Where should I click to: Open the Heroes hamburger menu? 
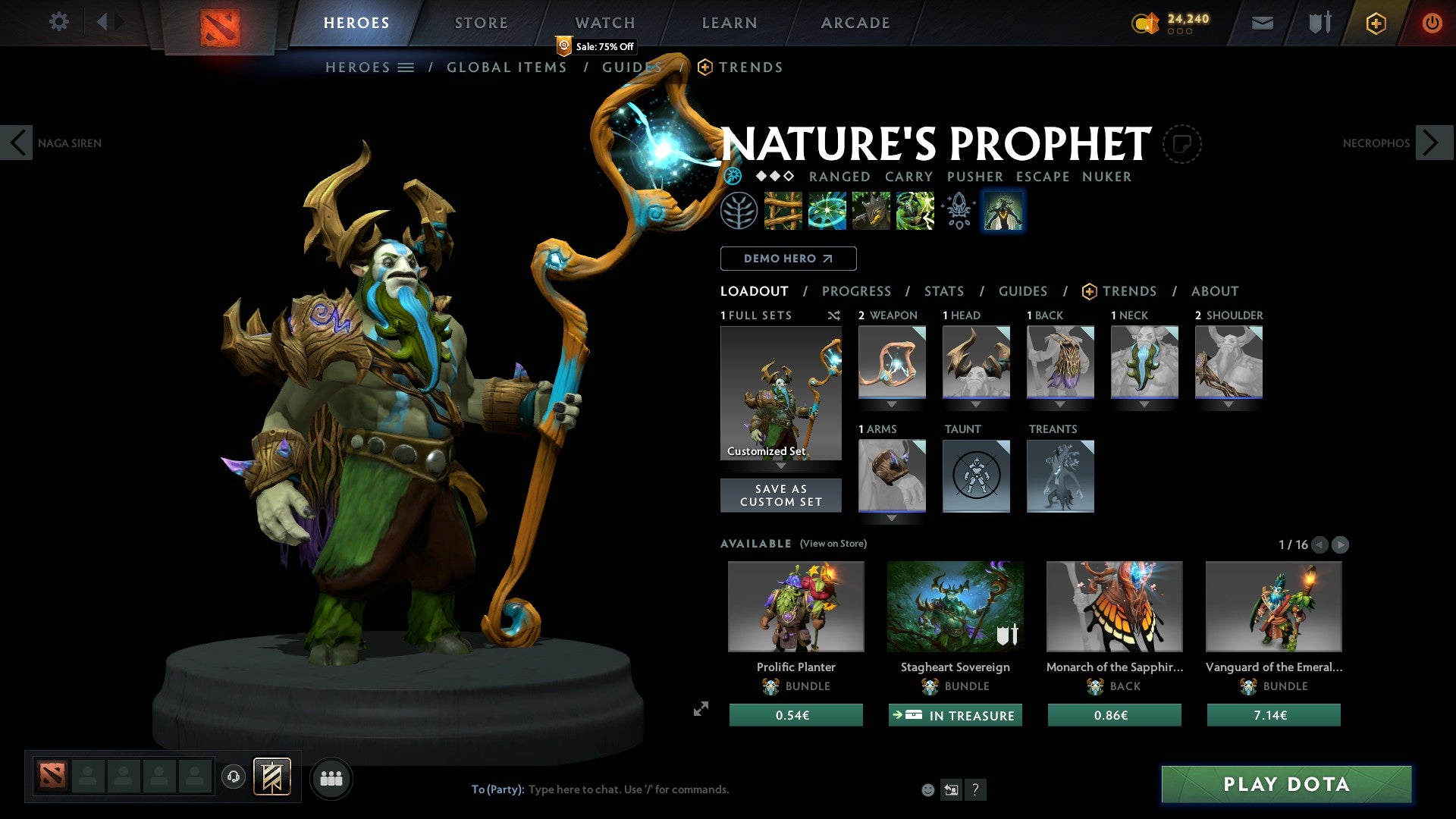tap(406, 67)
